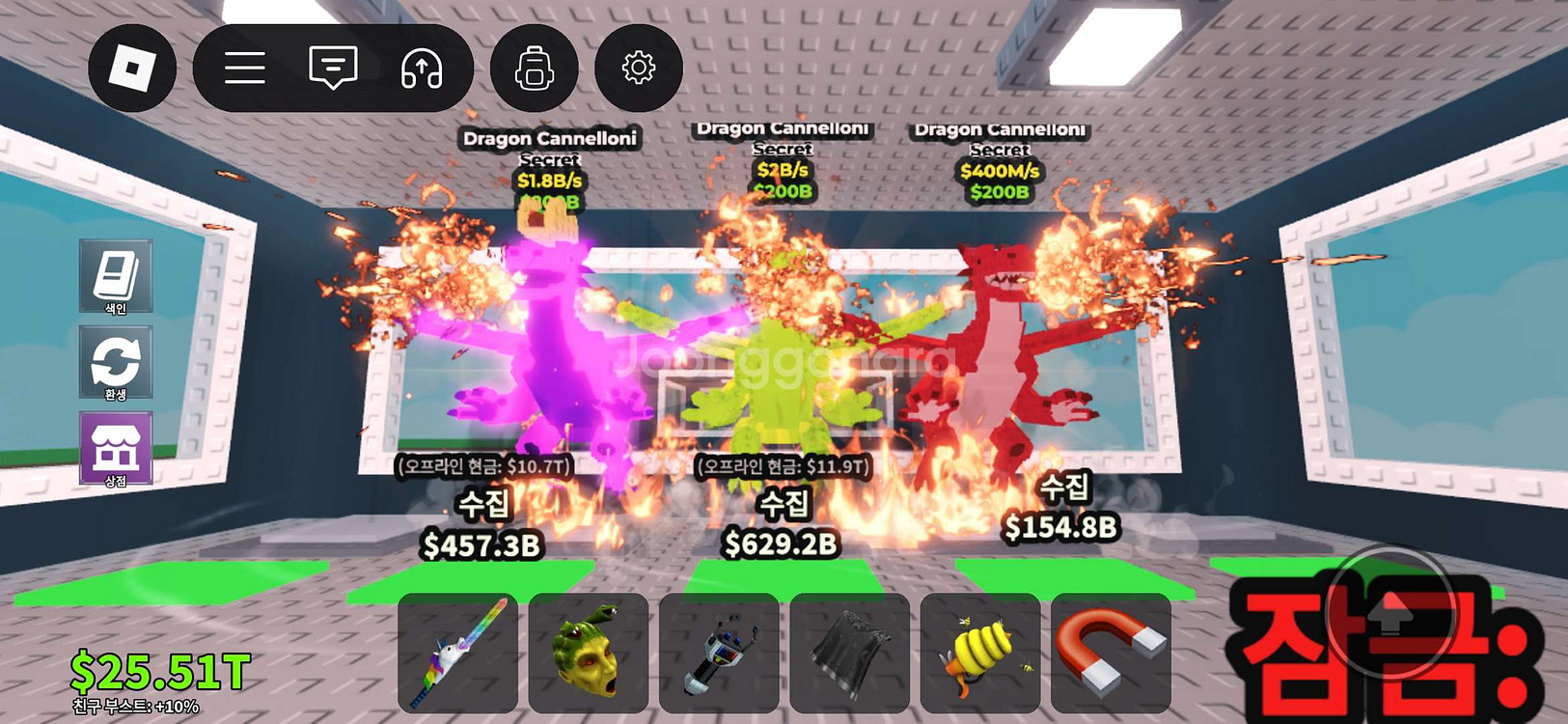This screenshot has height=724, width=1568.
Task: Open the 색인 index book
Action: [x=116, y=277]
